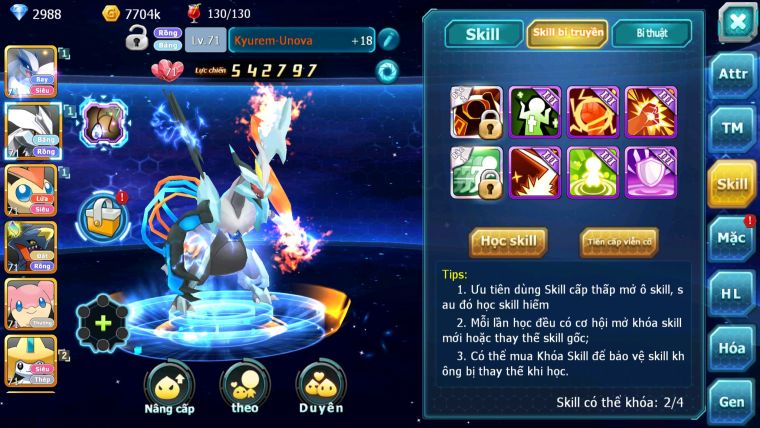Tap the Nâng cấp upgrade button
The image size is (760, 428).
[169, 388]
